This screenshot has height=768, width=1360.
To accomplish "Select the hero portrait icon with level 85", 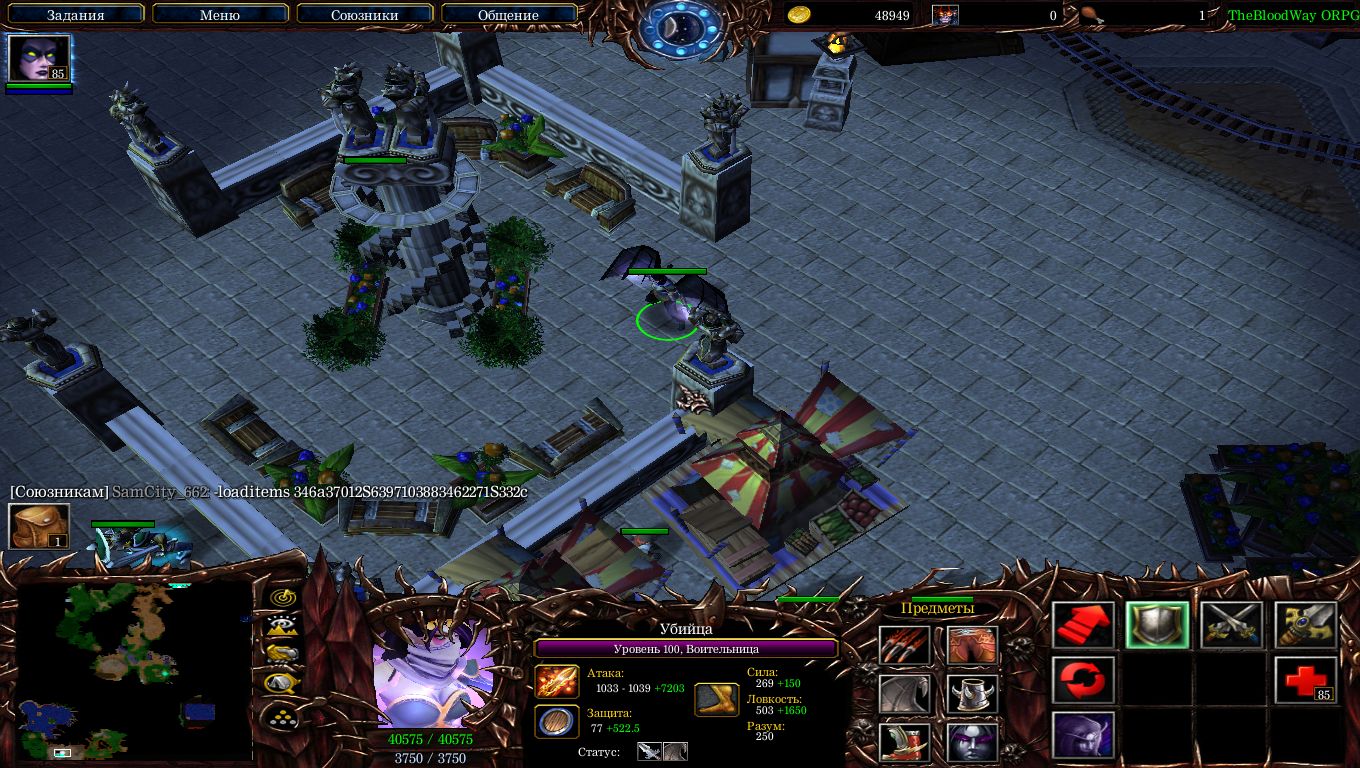I will pyautogui.click(x=40, y=59).
